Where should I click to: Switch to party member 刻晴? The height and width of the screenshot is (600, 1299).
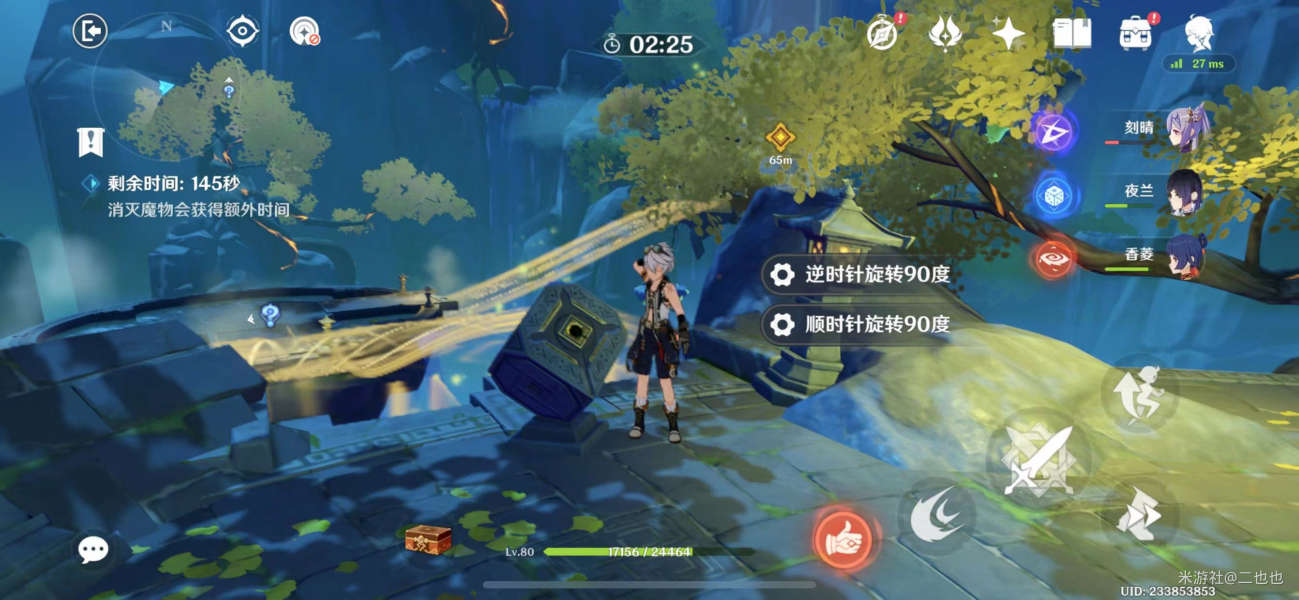[x=1187, y=130]
